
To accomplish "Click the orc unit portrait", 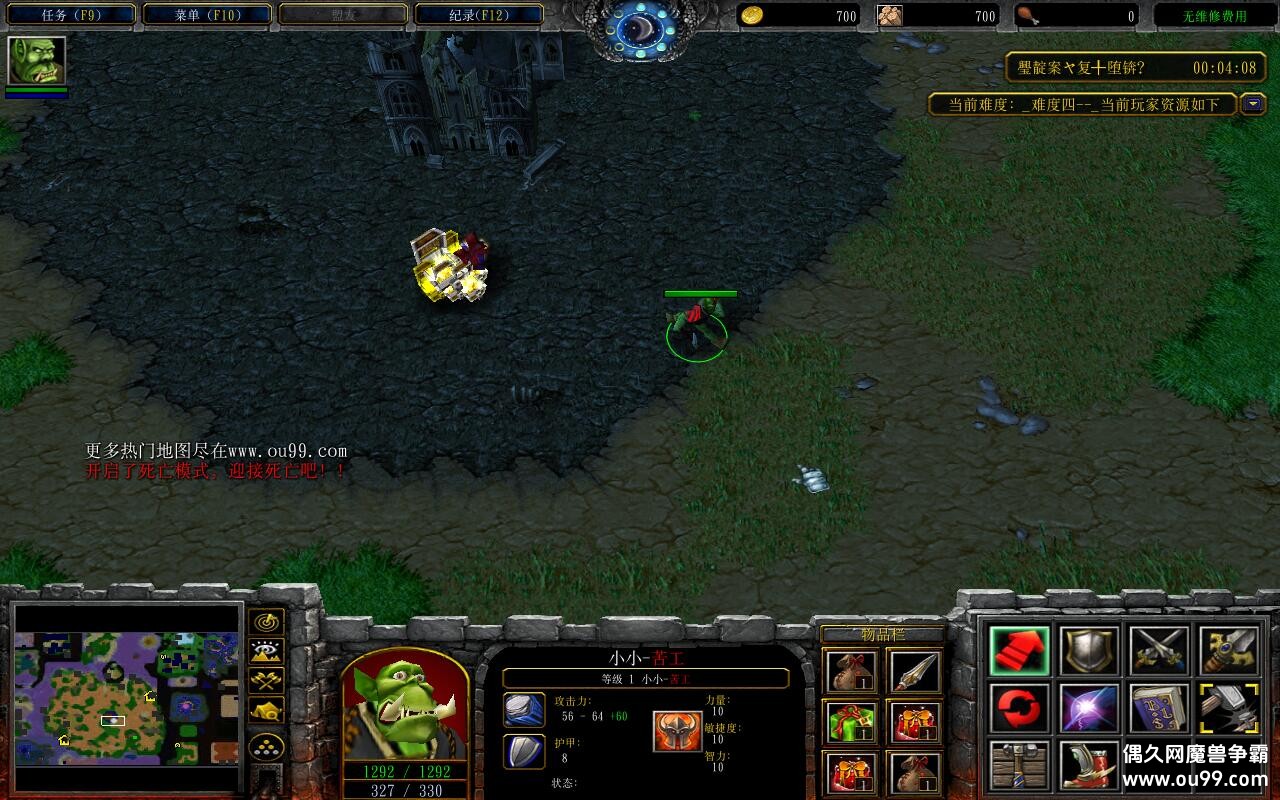I will click(x=405, y=705).
